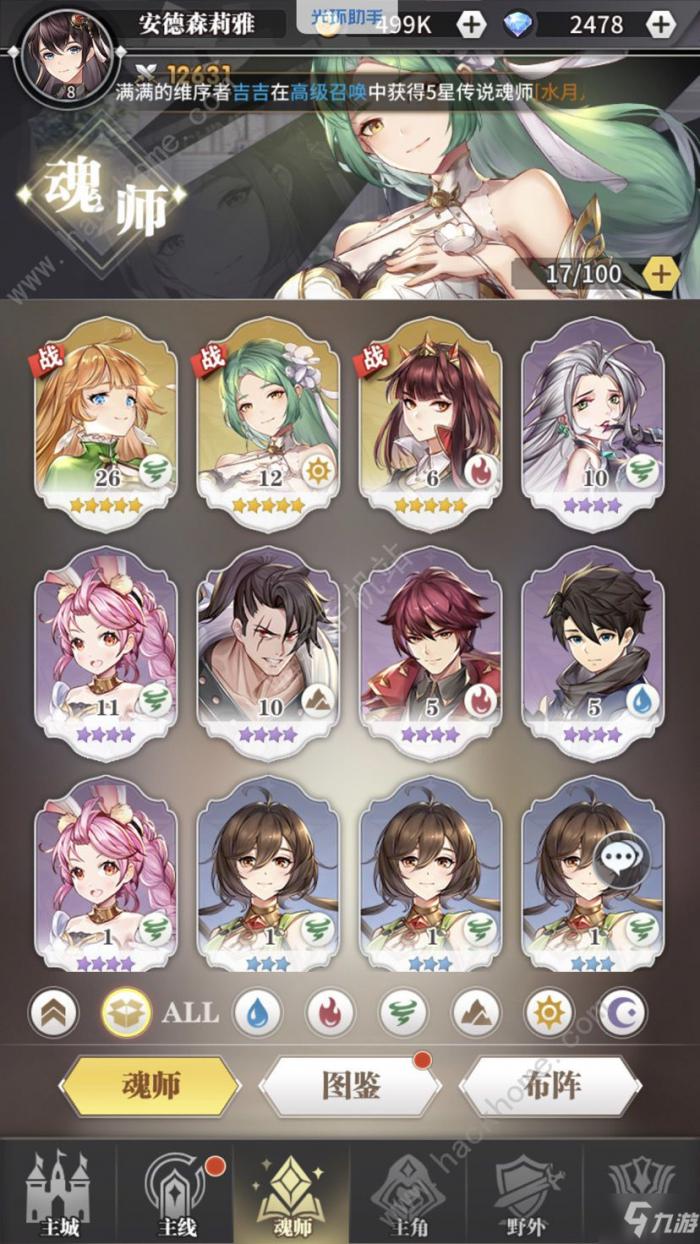Filter by earth mountain element
This screenshot has width=700, height=1244.
pos(476,1013)
